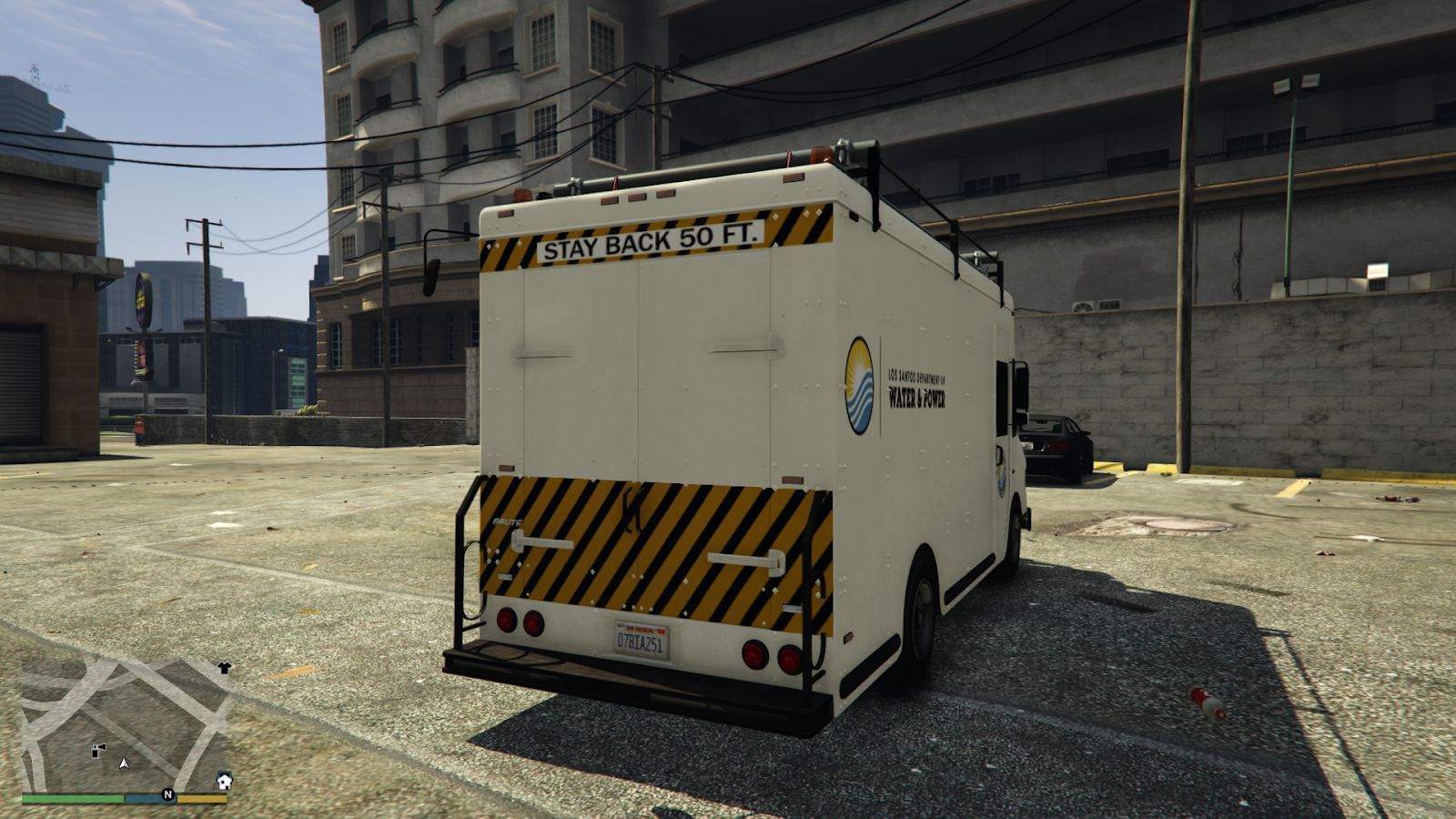Click the N compass indicator on minimap
The image size is (1456, 819).
click(x=167, y=794)
